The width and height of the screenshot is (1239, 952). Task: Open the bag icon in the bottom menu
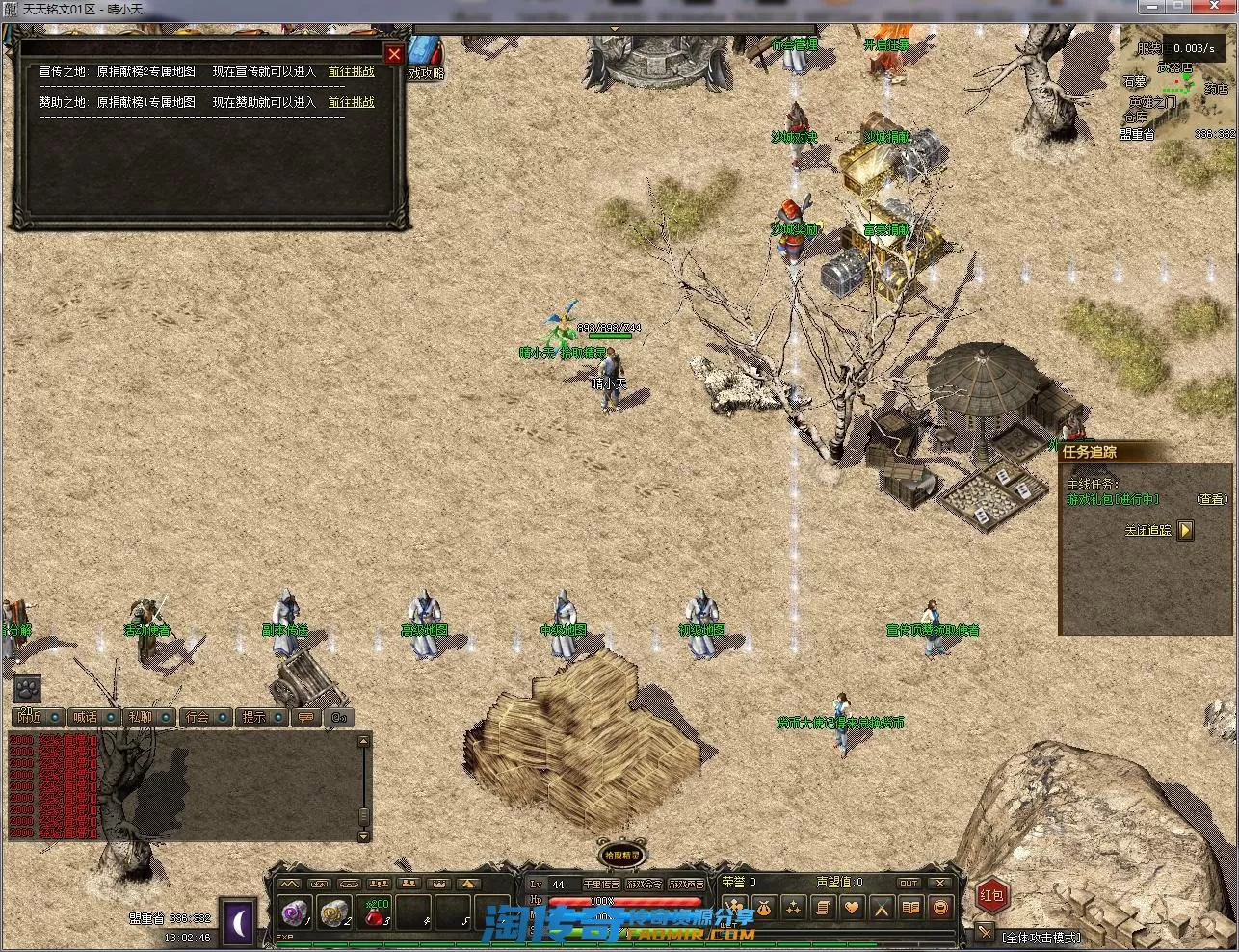(x=763, y=907)
